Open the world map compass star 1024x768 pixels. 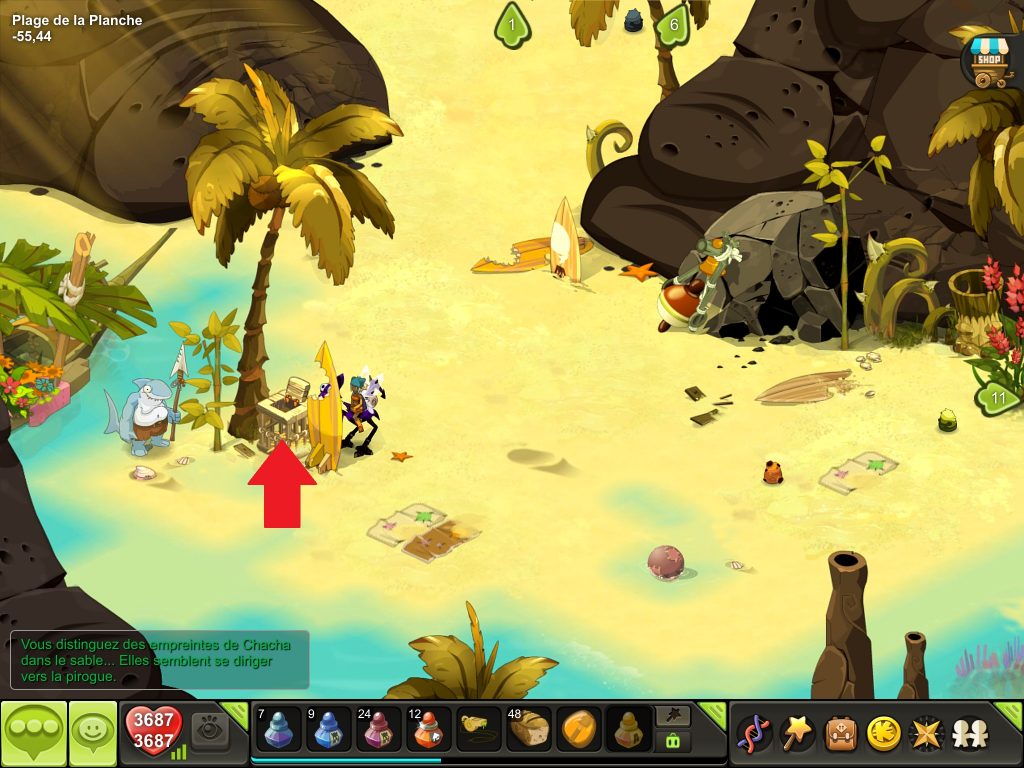926,734
